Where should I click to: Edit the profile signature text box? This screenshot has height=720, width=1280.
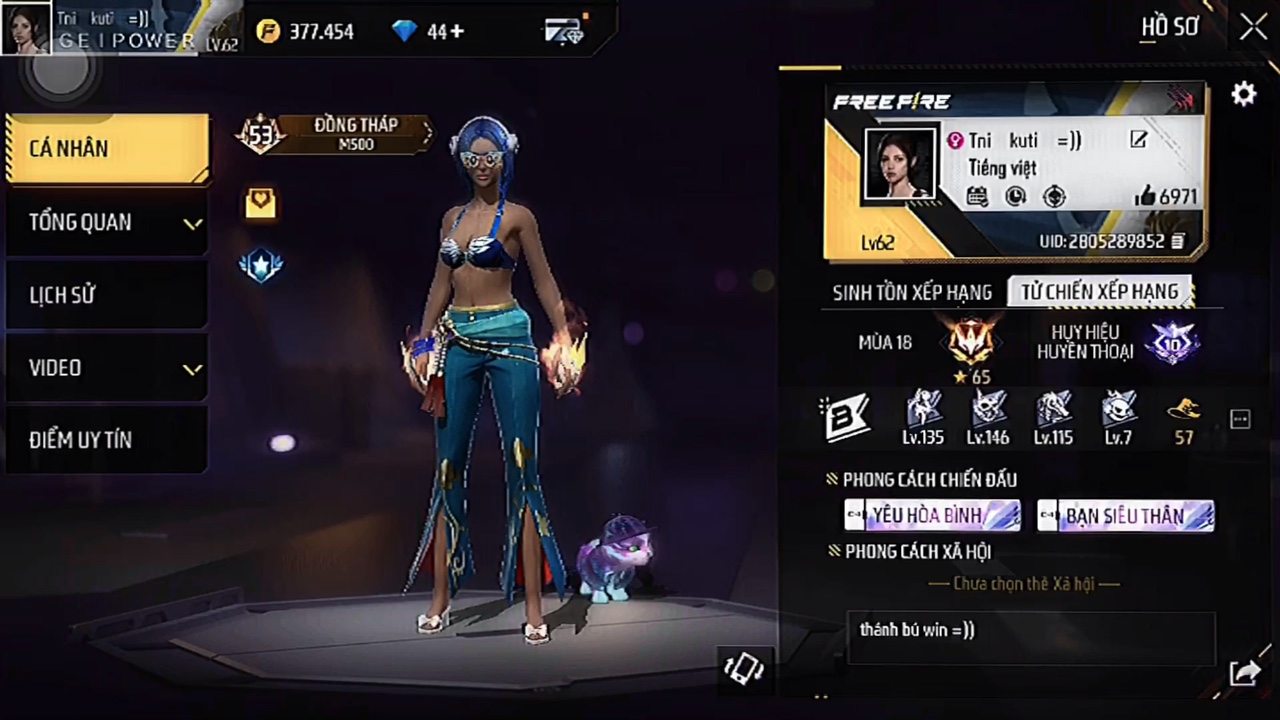click(x=1030, y=638)
